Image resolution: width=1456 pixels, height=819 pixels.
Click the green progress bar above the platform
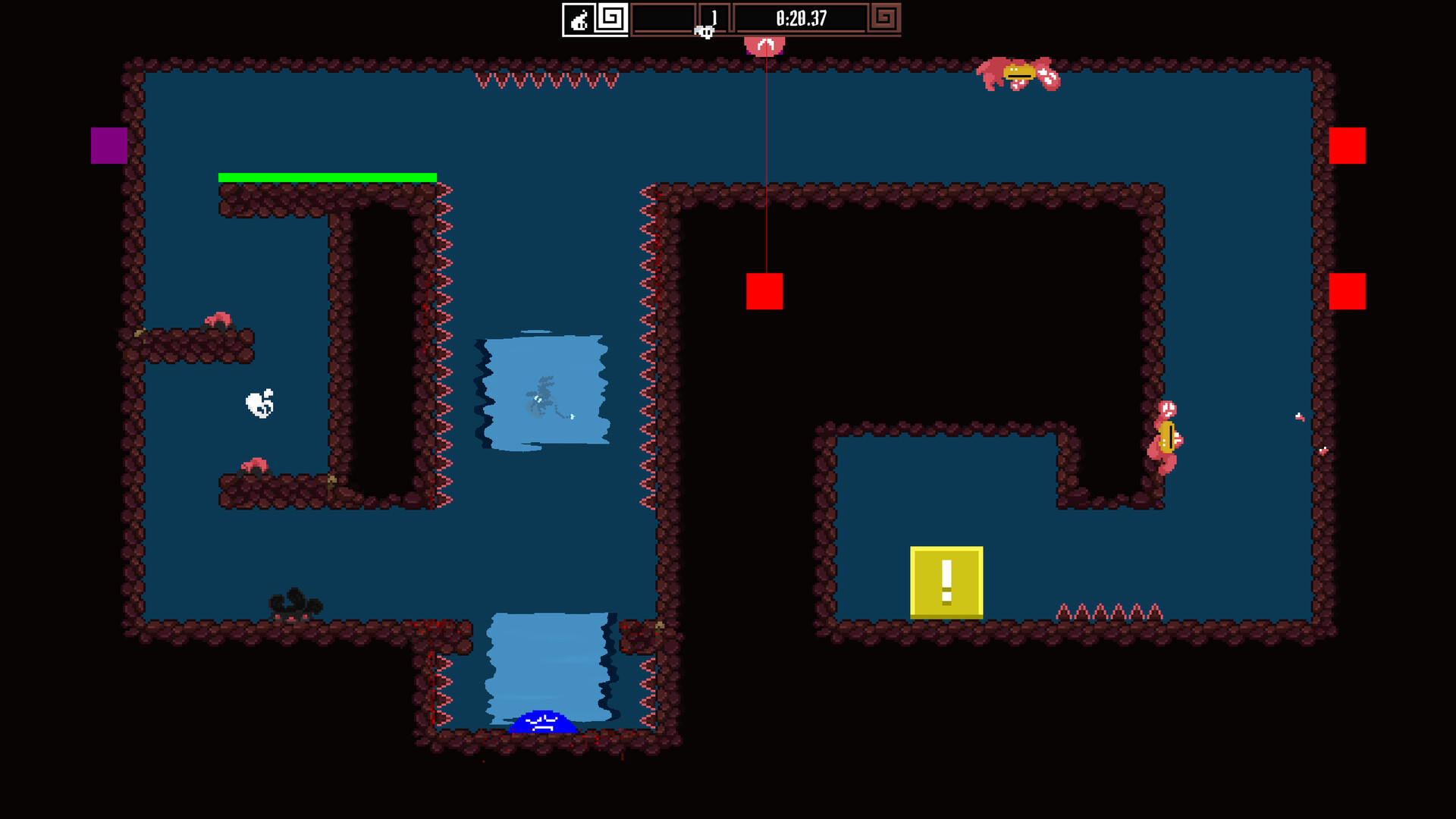pos(328,177)
